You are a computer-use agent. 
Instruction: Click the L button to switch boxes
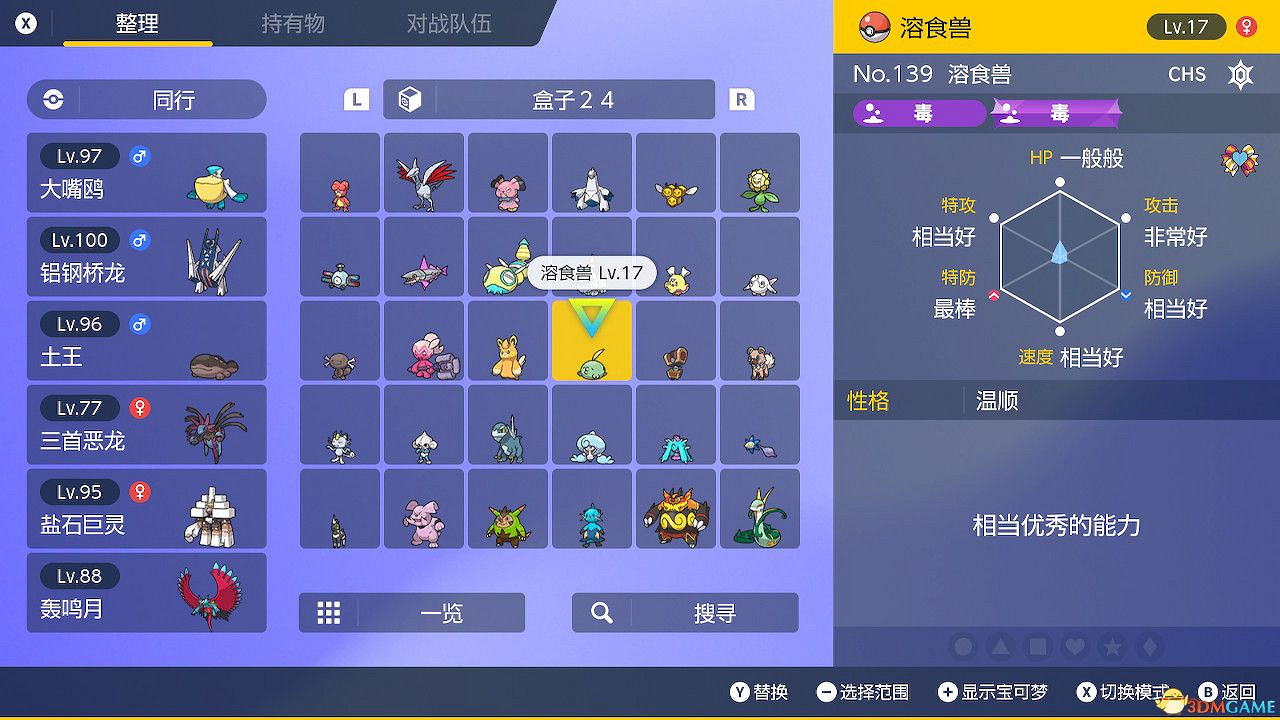click(354, 99)
